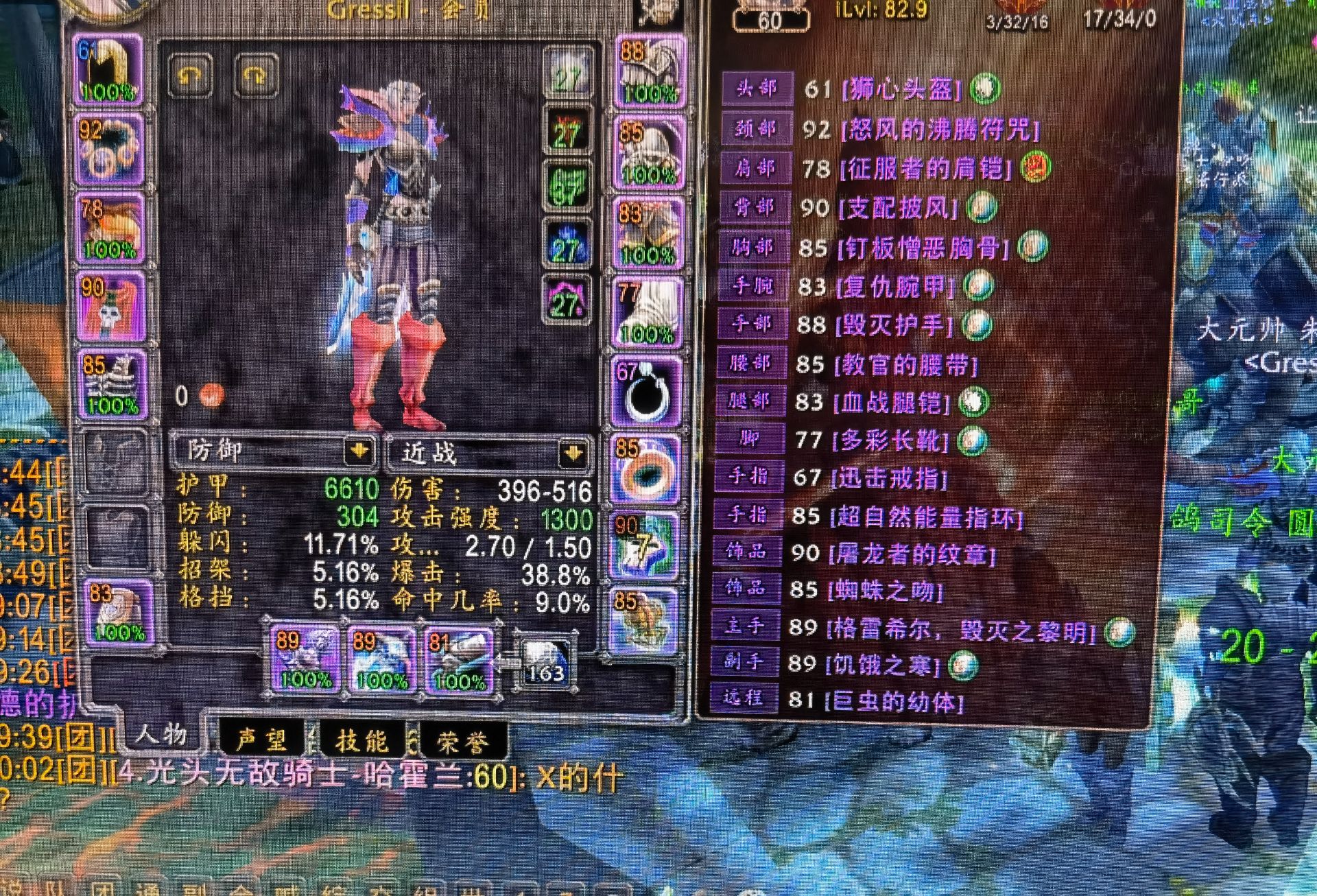
Task: Rotate character model right
Action: (257, 74)
